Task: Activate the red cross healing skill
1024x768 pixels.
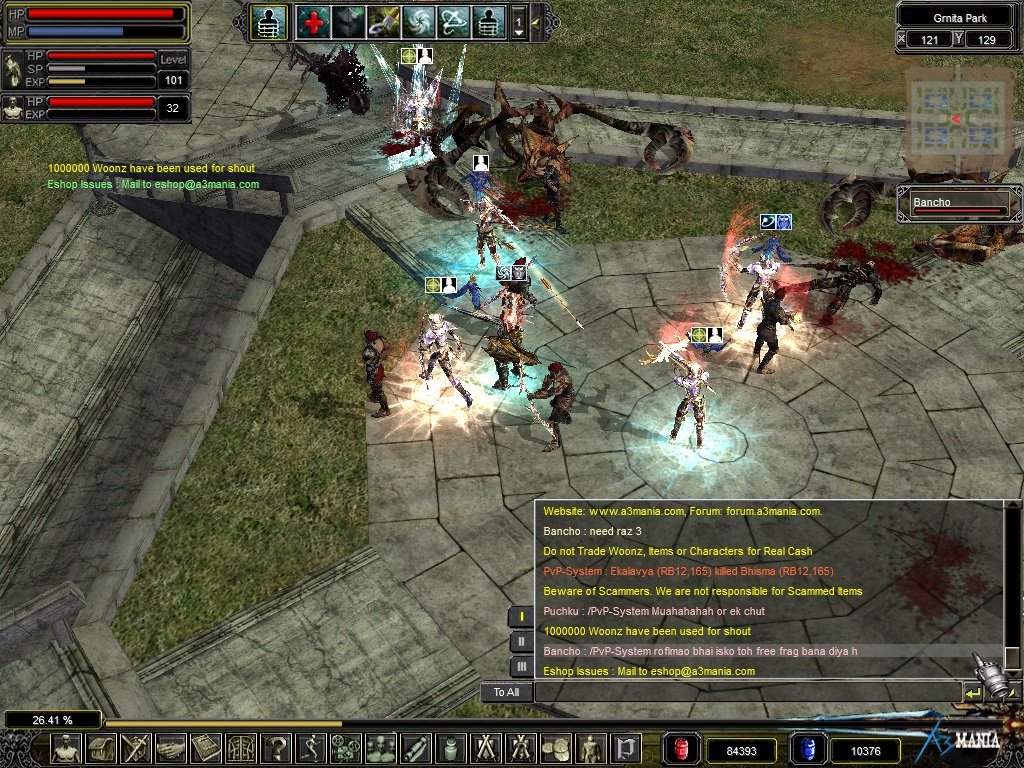Action: [313, 22]
